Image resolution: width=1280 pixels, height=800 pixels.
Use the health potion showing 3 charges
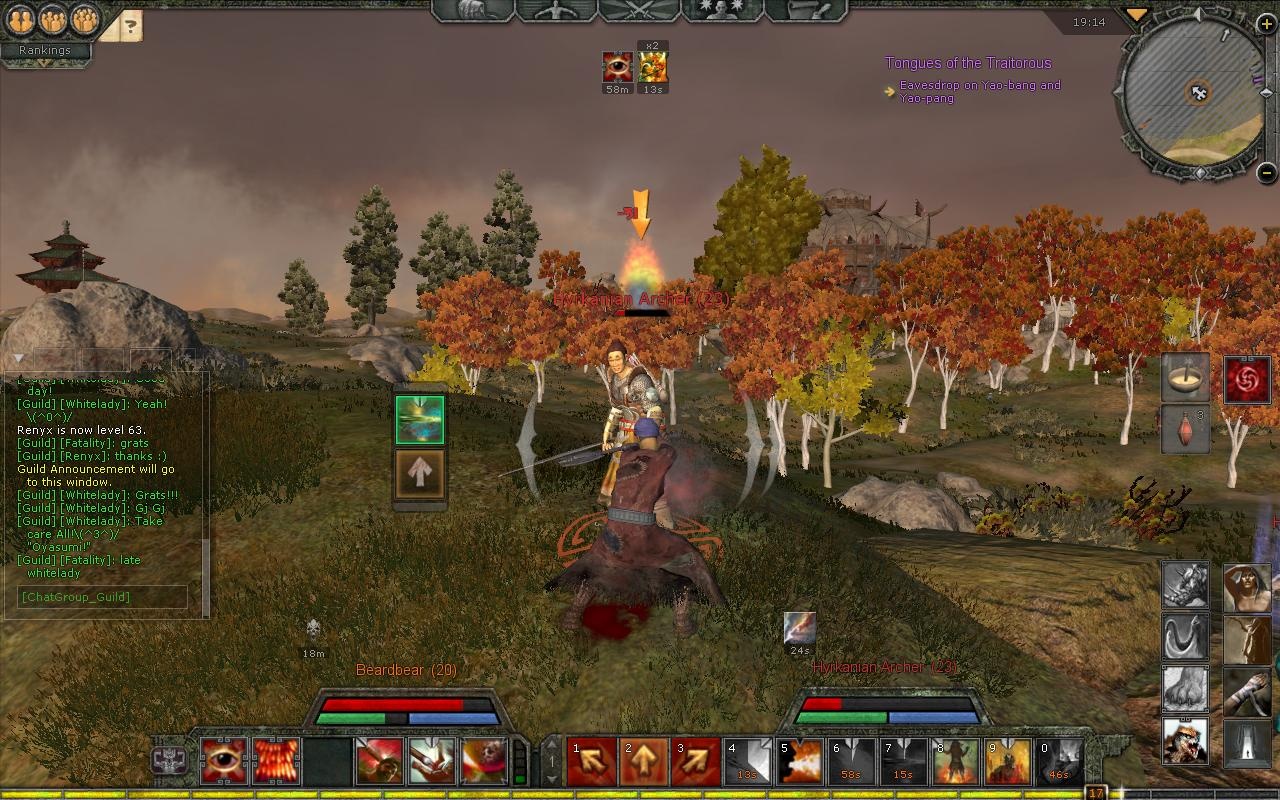(1186, 431)
